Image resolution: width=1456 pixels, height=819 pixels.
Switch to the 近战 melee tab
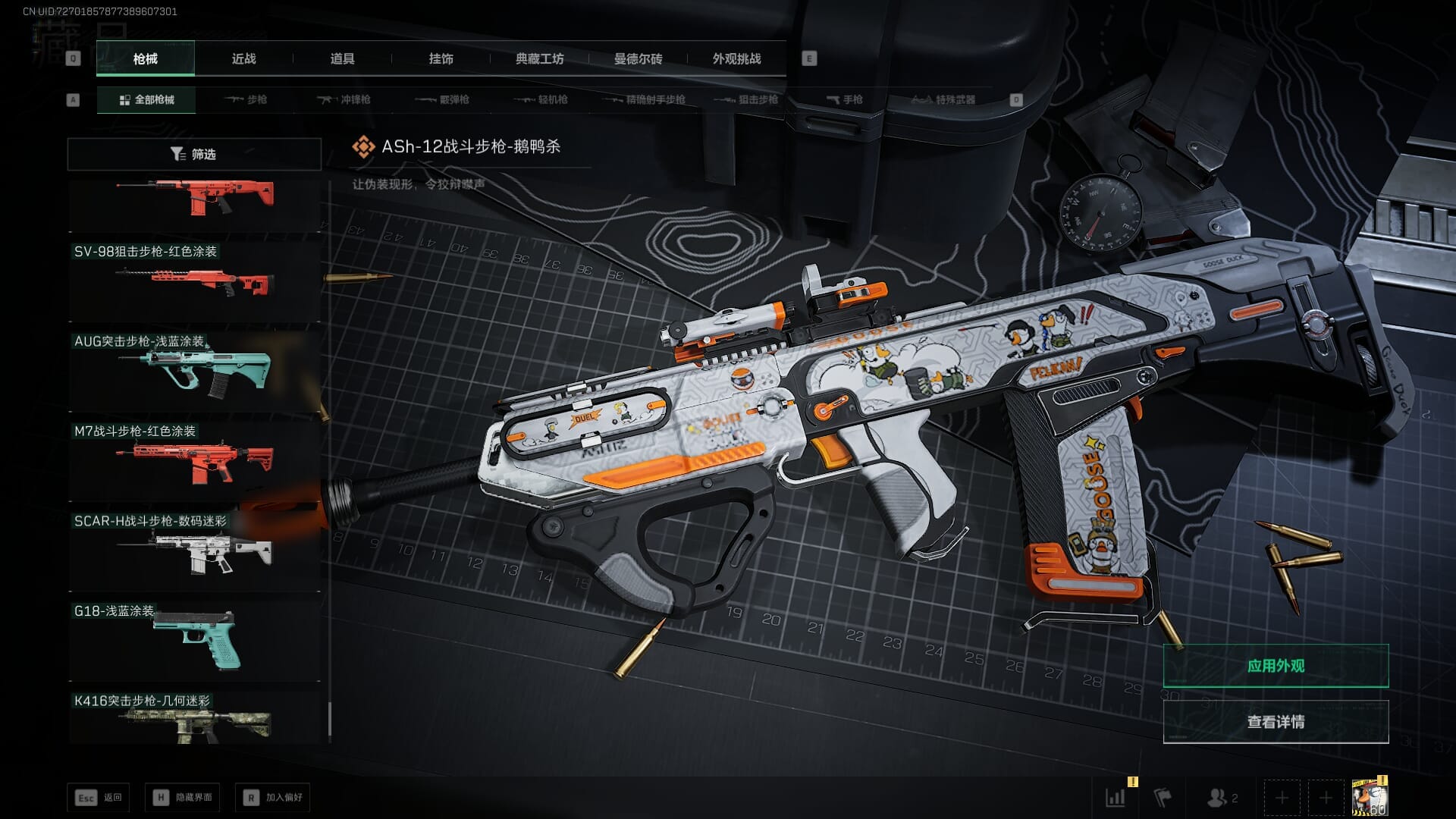point(243,58)
